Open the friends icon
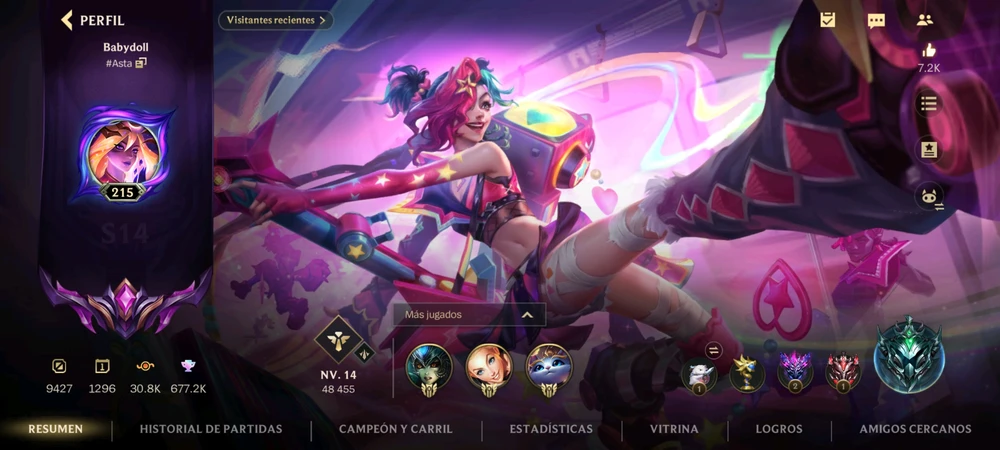 [924, 20]
